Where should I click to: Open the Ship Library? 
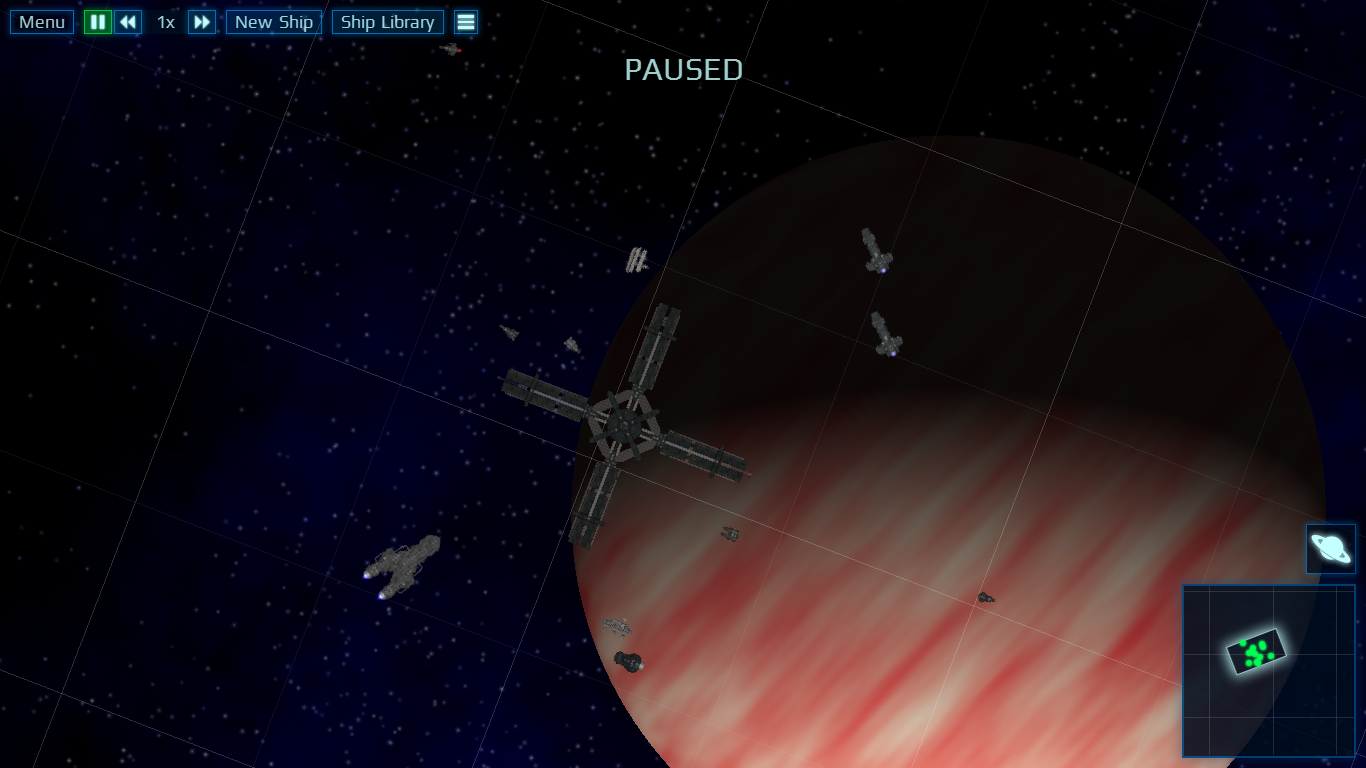388,22
